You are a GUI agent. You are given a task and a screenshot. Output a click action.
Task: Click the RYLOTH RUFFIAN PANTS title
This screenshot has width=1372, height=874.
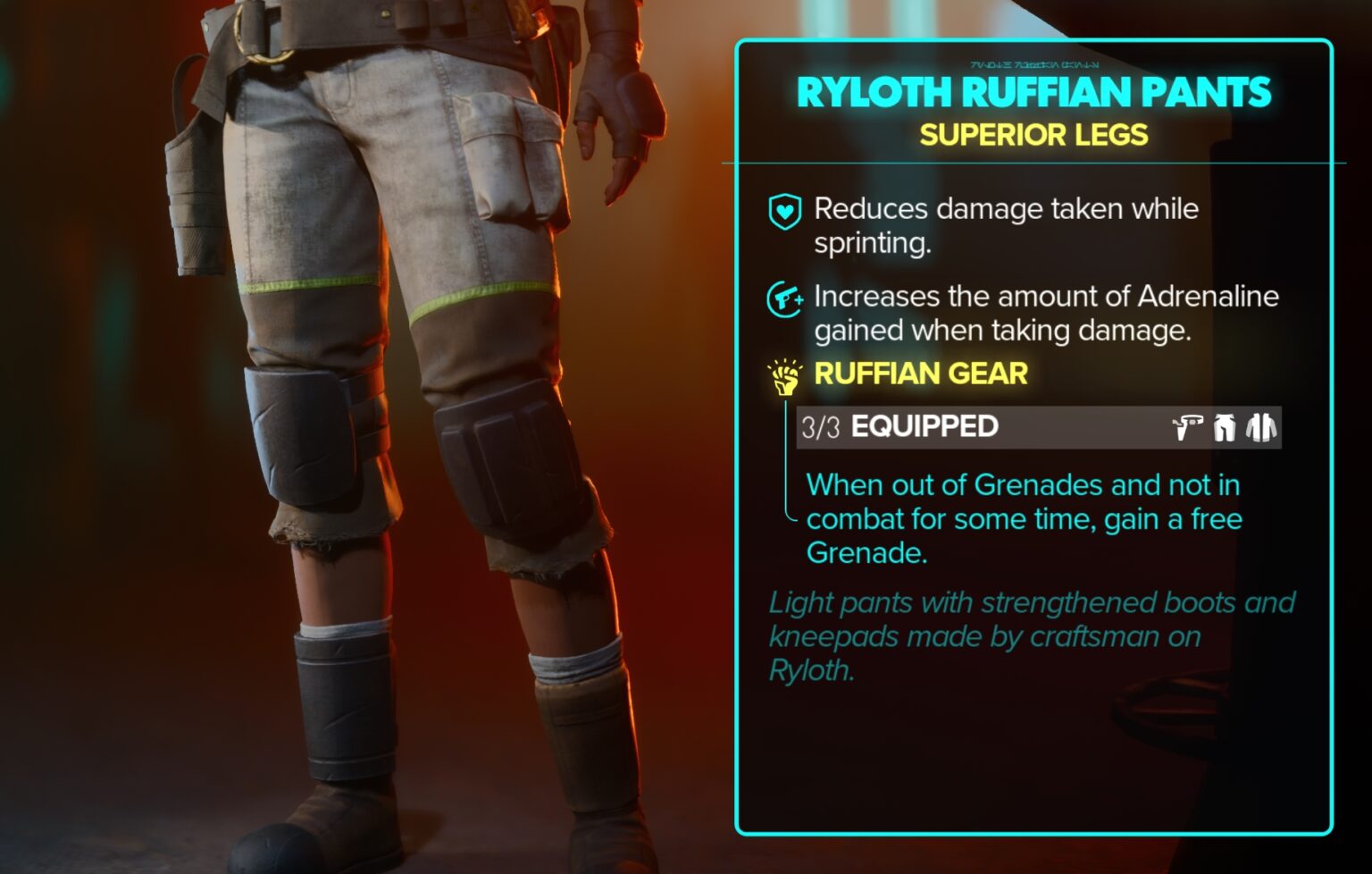pos(1032,90)
